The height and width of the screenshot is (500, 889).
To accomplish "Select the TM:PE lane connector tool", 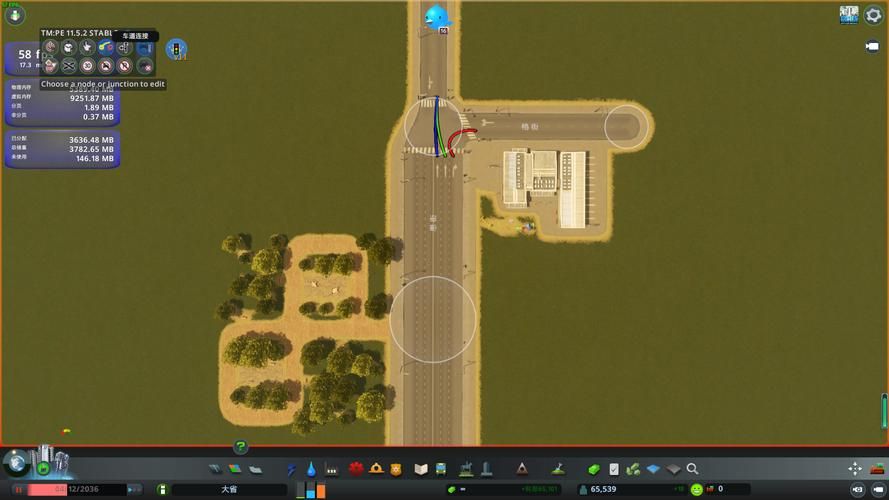I will 105,47.
